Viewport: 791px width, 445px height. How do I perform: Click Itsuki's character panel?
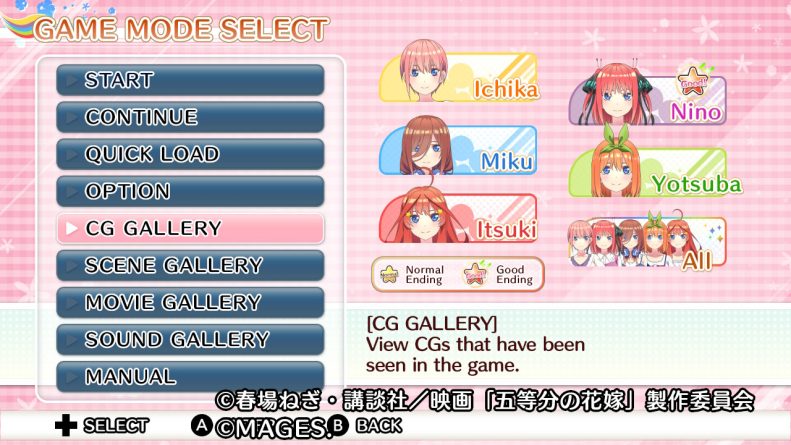tap(460, 219)
